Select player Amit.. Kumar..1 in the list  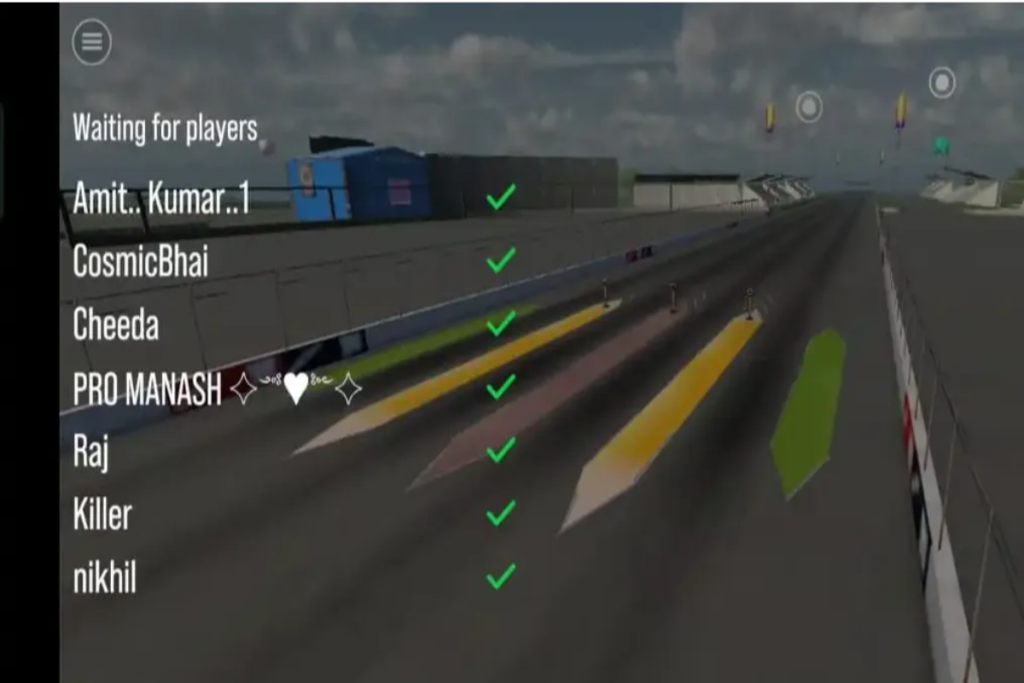tap(160, 197)
